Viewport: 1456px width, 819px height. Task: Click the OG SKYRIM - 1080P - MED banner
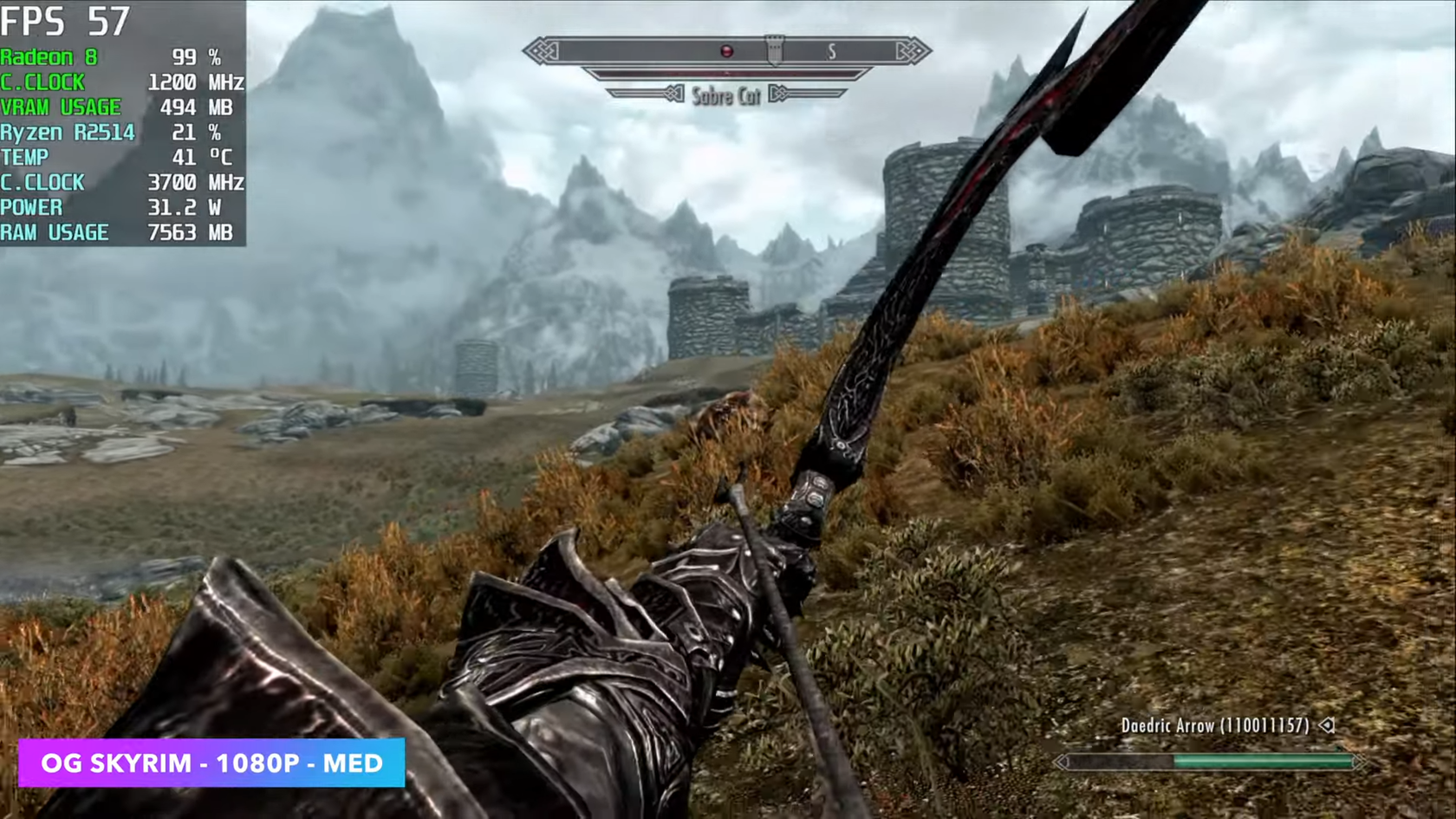[x=211, y=763]
